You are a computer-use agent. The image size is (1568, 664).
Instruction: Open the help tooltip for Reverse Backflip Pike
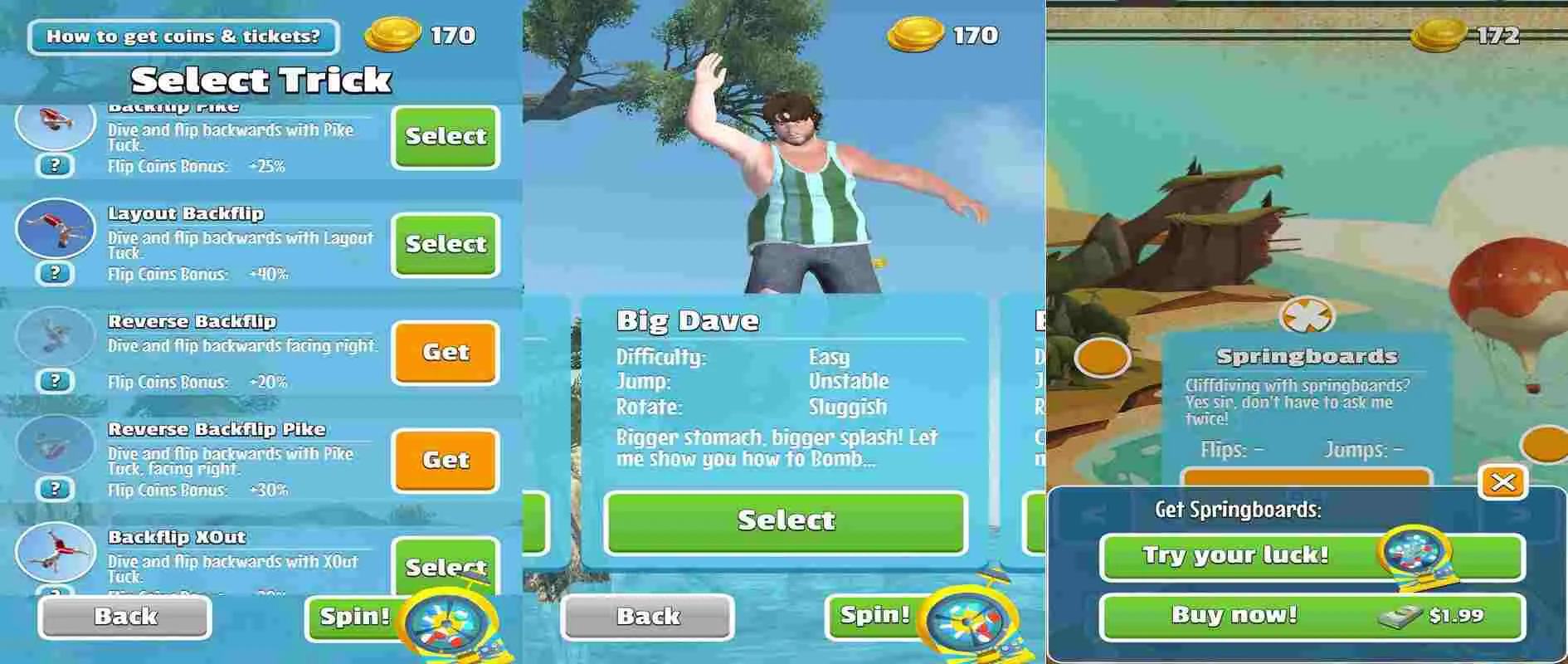point(54,490)
